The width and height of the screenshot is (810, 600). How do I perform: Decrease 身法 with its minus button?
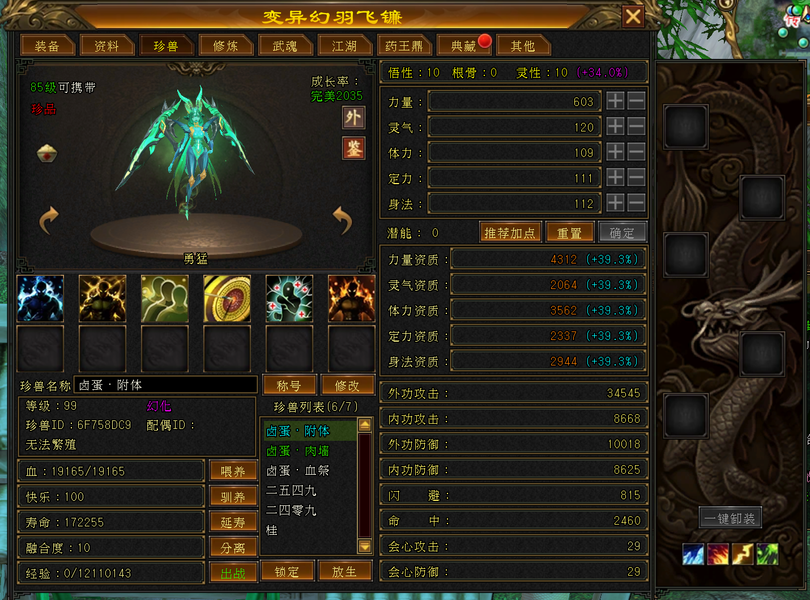[636, 204]
